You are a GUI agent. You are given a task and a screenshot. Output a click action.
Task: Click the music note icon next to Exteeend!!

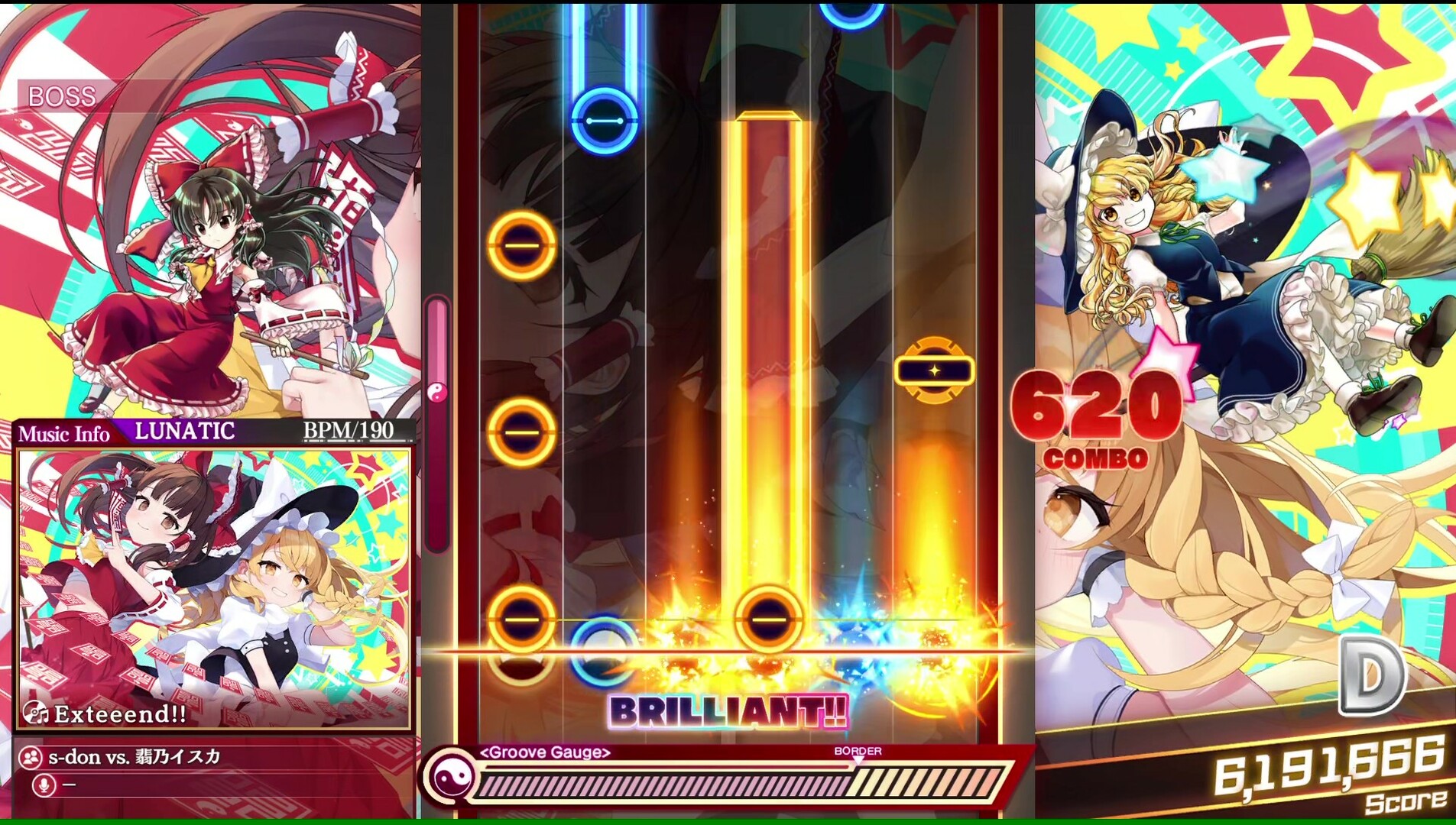coord(36,714)
